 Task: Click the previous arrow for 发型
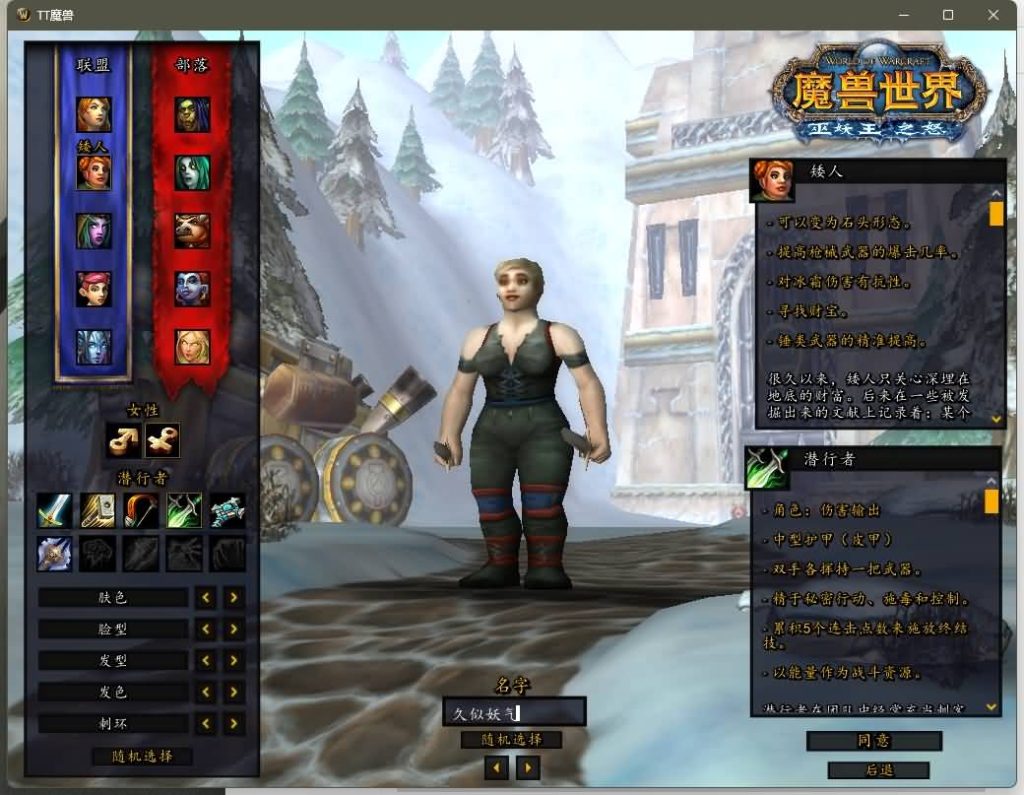206,660
